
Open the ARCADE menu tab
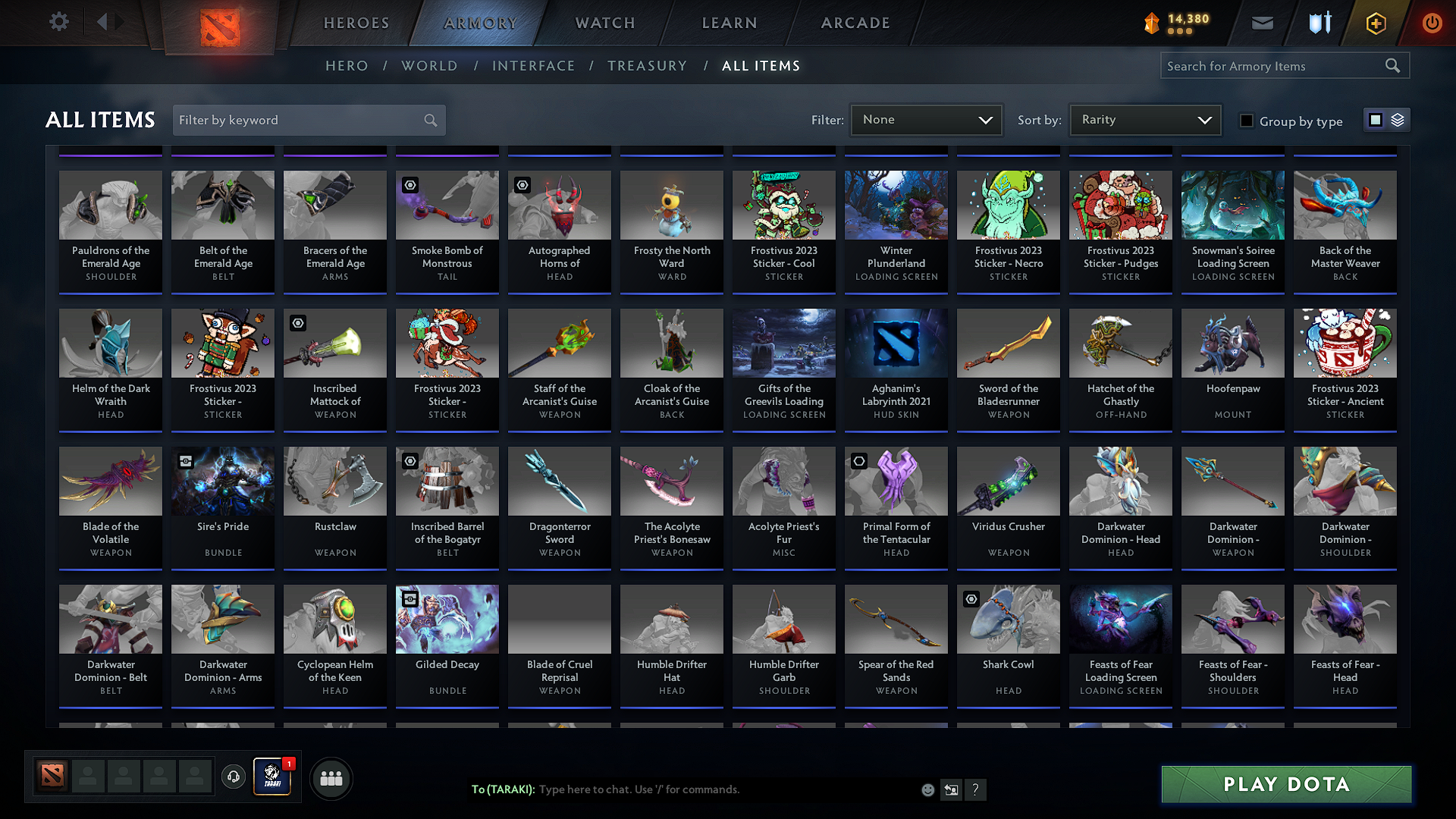tap(855, 23)
